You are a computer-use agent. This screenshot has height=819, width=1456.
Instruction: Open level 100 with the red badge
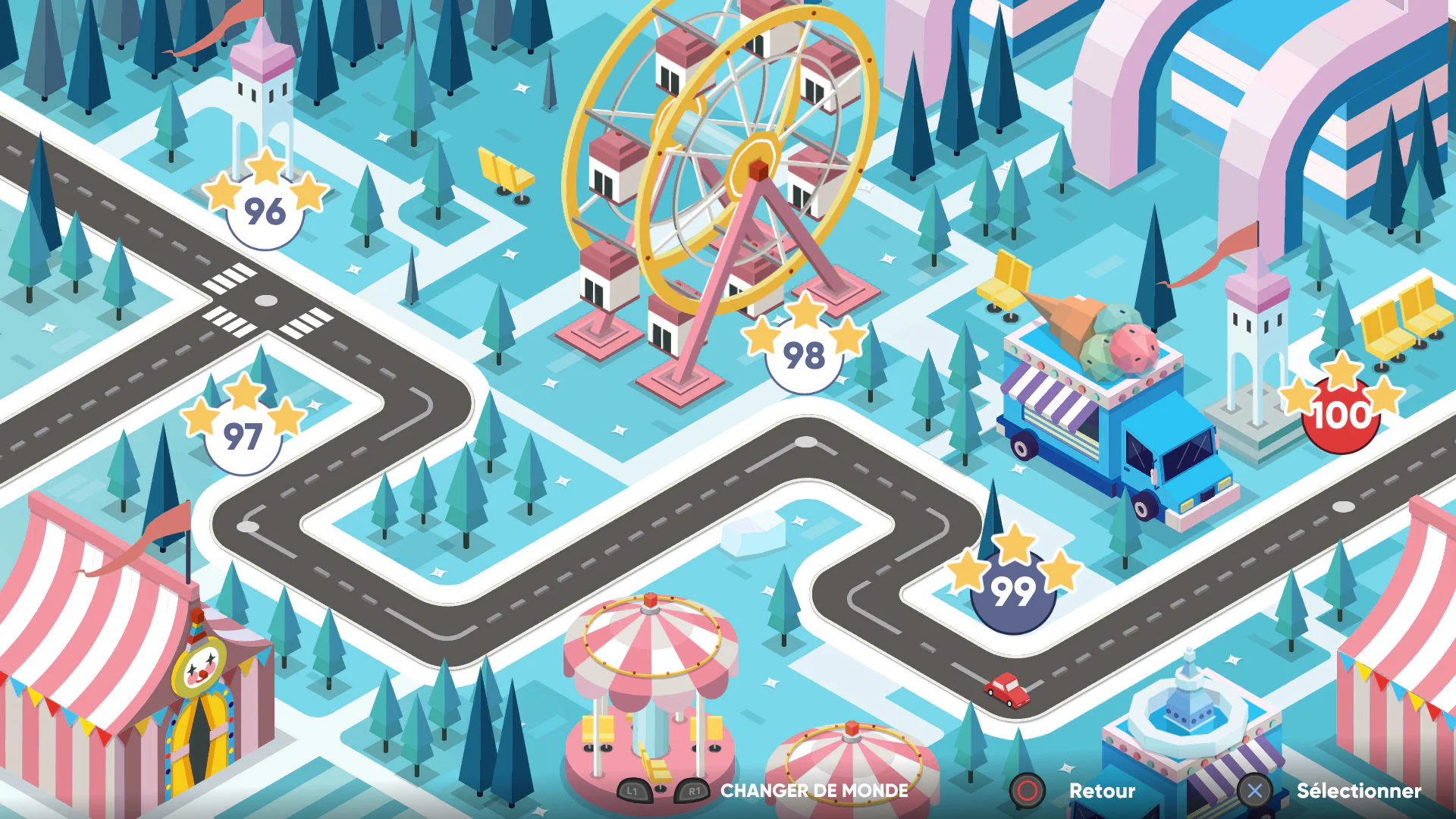point(1339,416)
